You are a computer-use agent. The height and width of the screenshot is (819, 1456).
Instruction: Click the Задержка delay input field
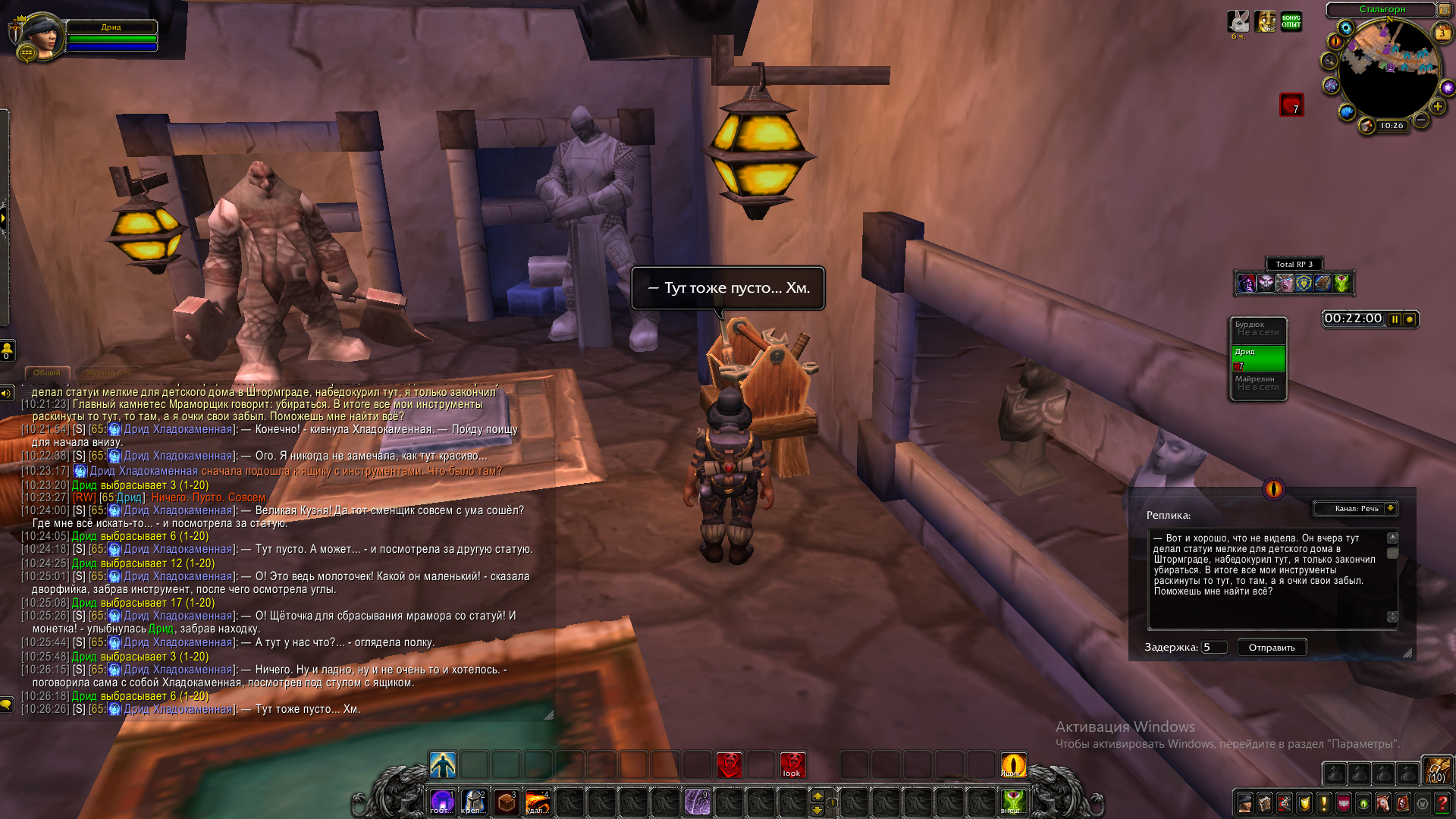click(x=1213, y=648)
